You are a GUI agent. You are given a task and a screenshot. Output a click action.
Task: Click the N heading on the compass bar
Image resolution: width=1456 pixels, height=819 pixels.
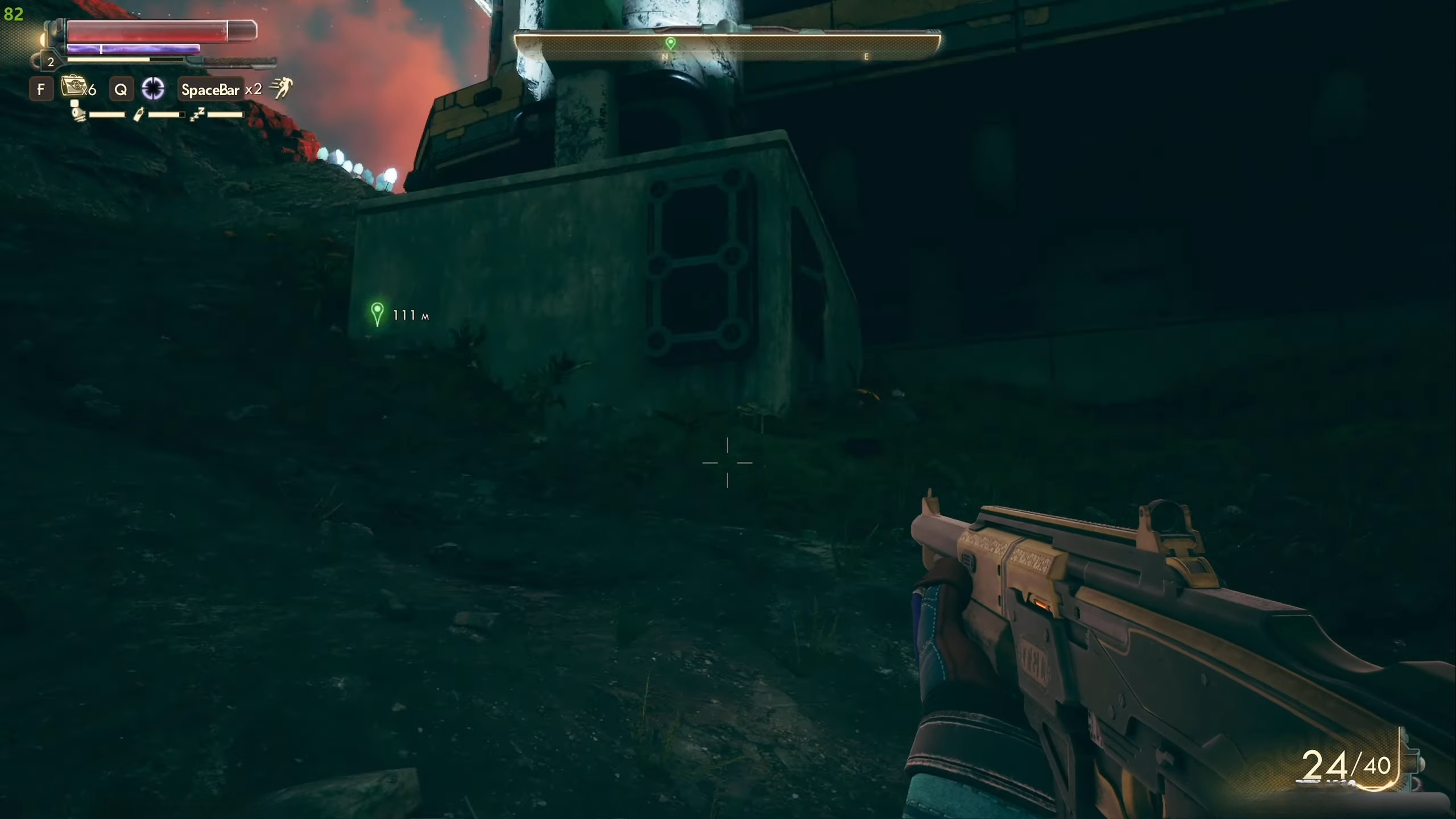point(664,57)
